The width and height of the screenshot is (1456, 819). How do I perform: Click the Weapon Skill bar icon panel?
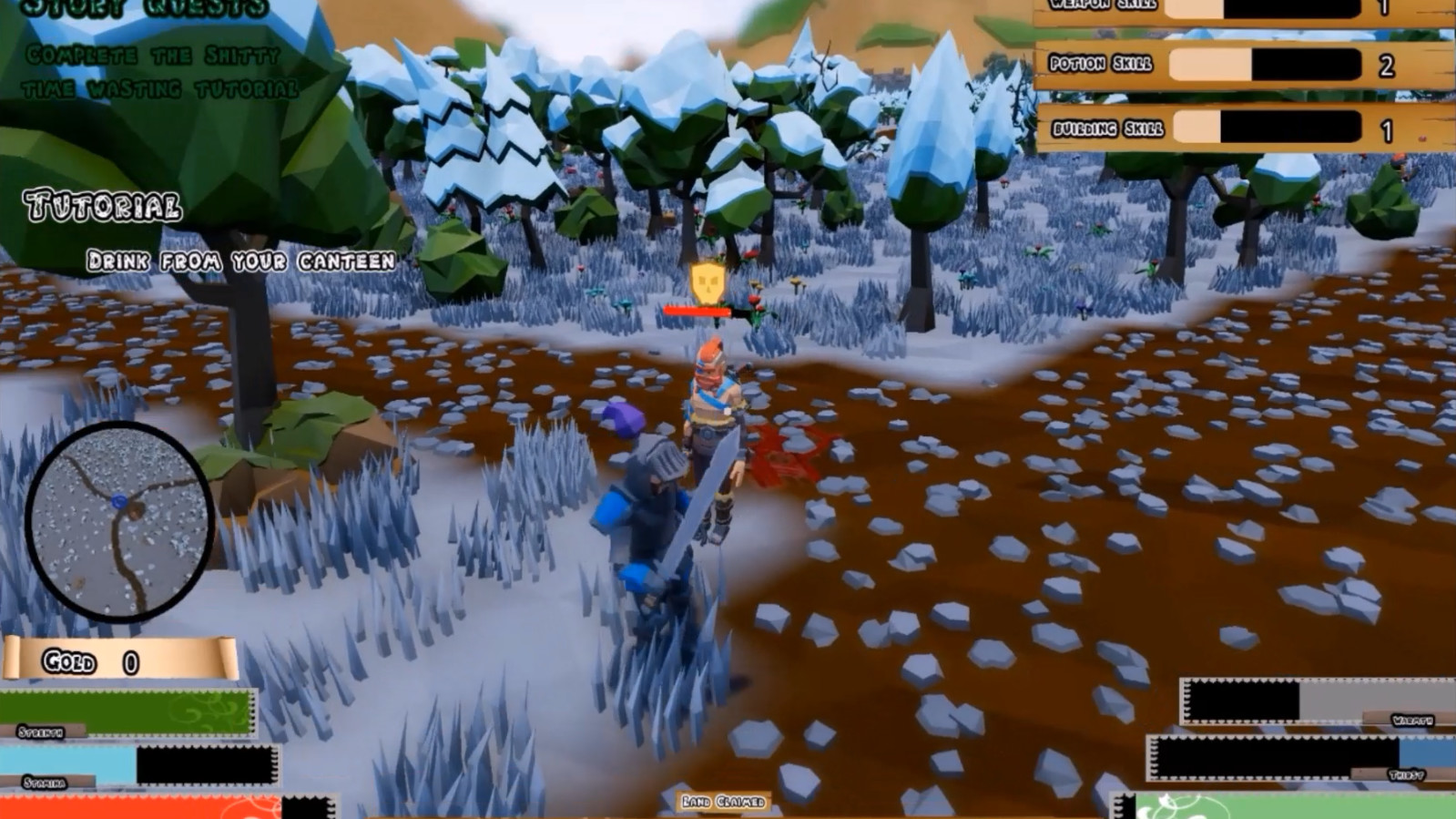click(x=1229, y=9)
